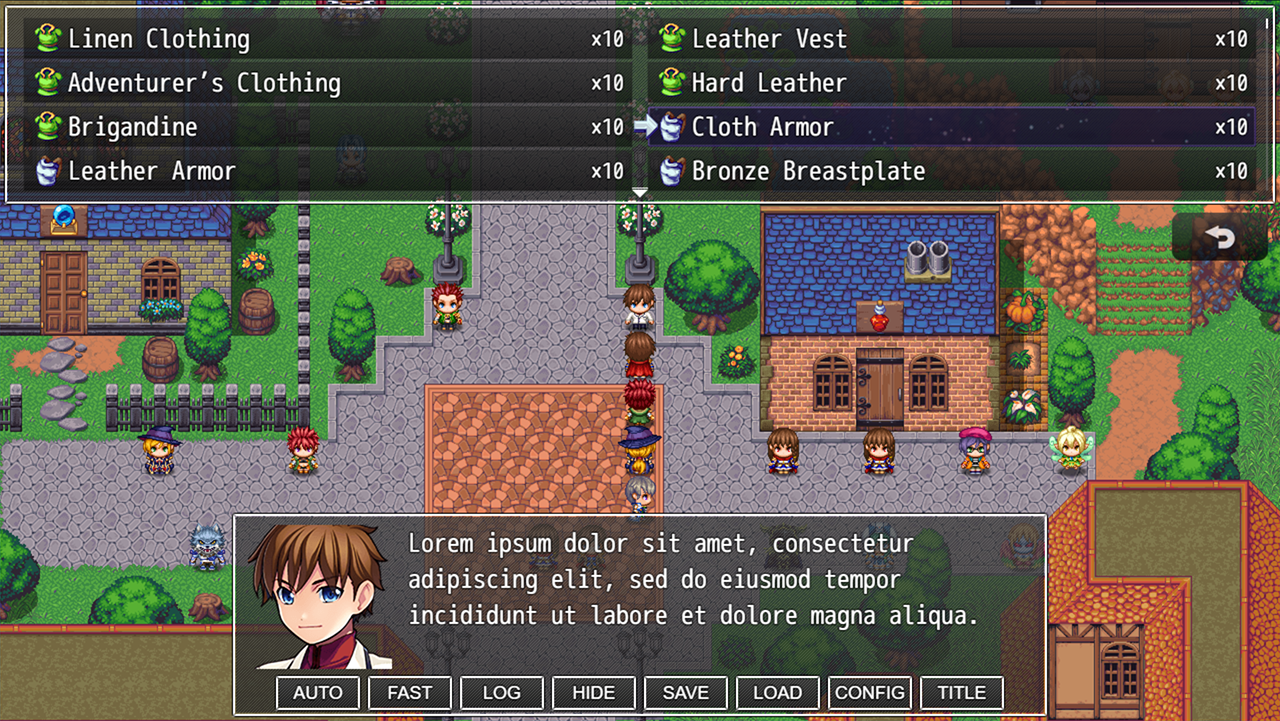Image resolution: width=1280 pixels, height=721 pixels.
Task: Click the back arrow button
Action: tap(1219, 237)
